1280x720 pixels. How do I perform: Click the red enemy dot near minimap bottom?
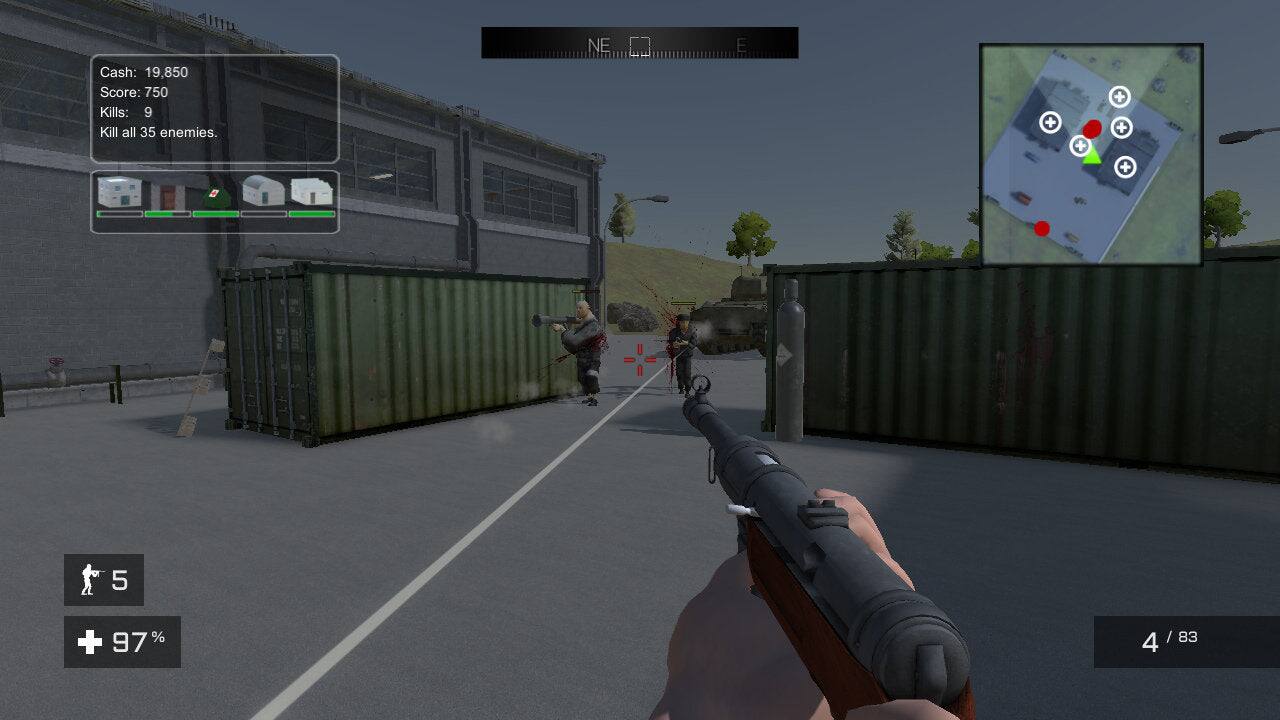pyautogui.click(x=1043, y=228)
